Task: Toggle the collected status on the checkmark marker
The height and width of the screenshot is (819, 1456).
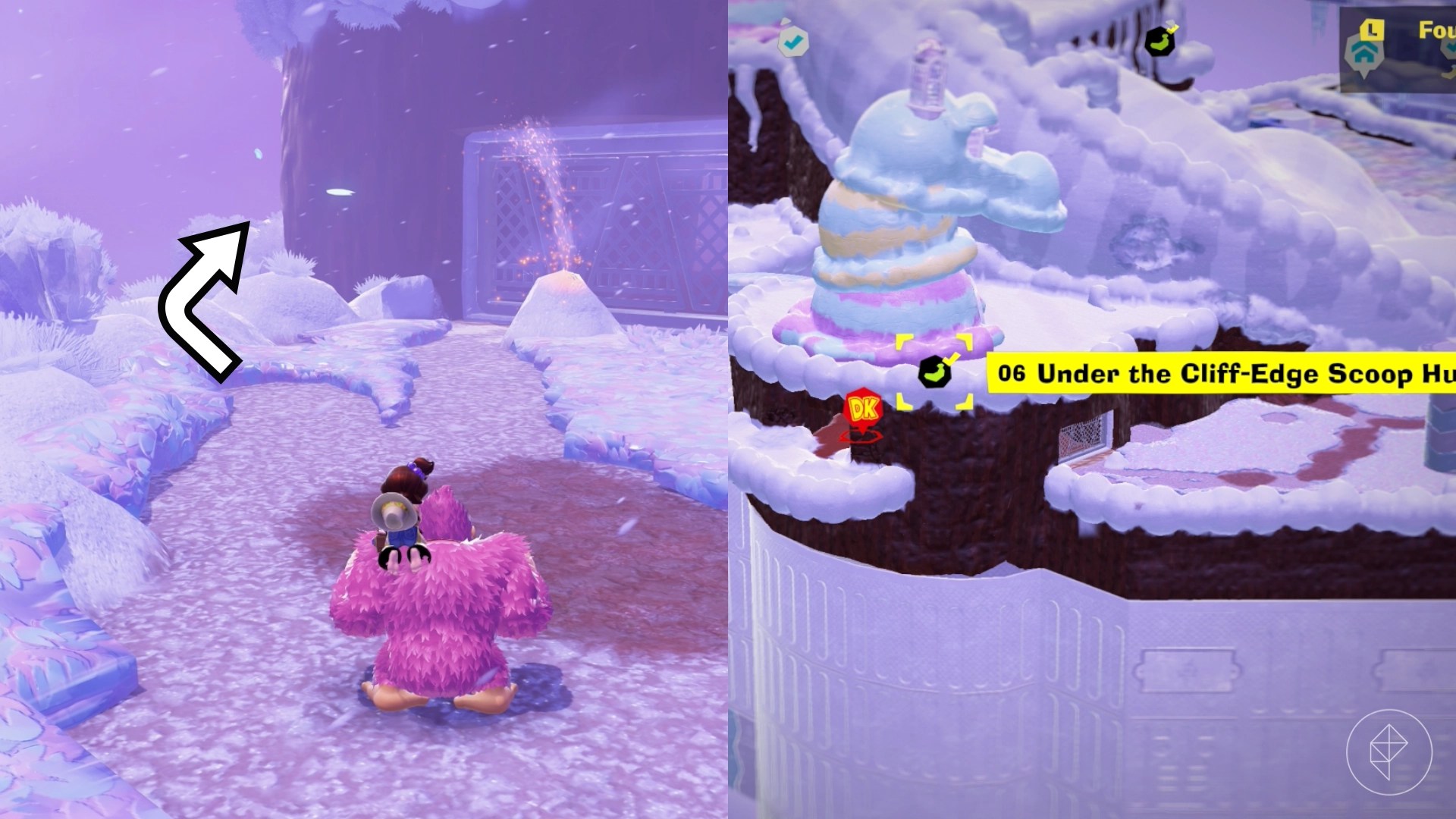Action: [792, 42]
